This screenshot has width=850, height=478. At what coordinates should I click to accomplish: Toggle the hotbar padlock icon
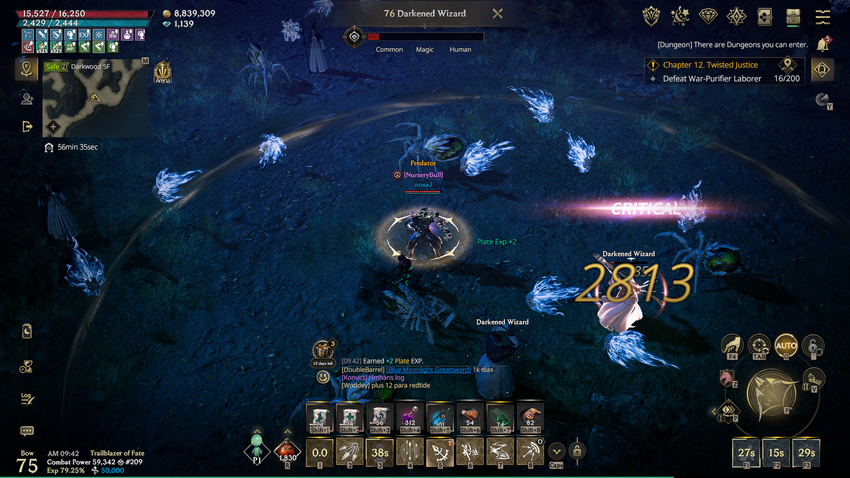click(577, 451)
